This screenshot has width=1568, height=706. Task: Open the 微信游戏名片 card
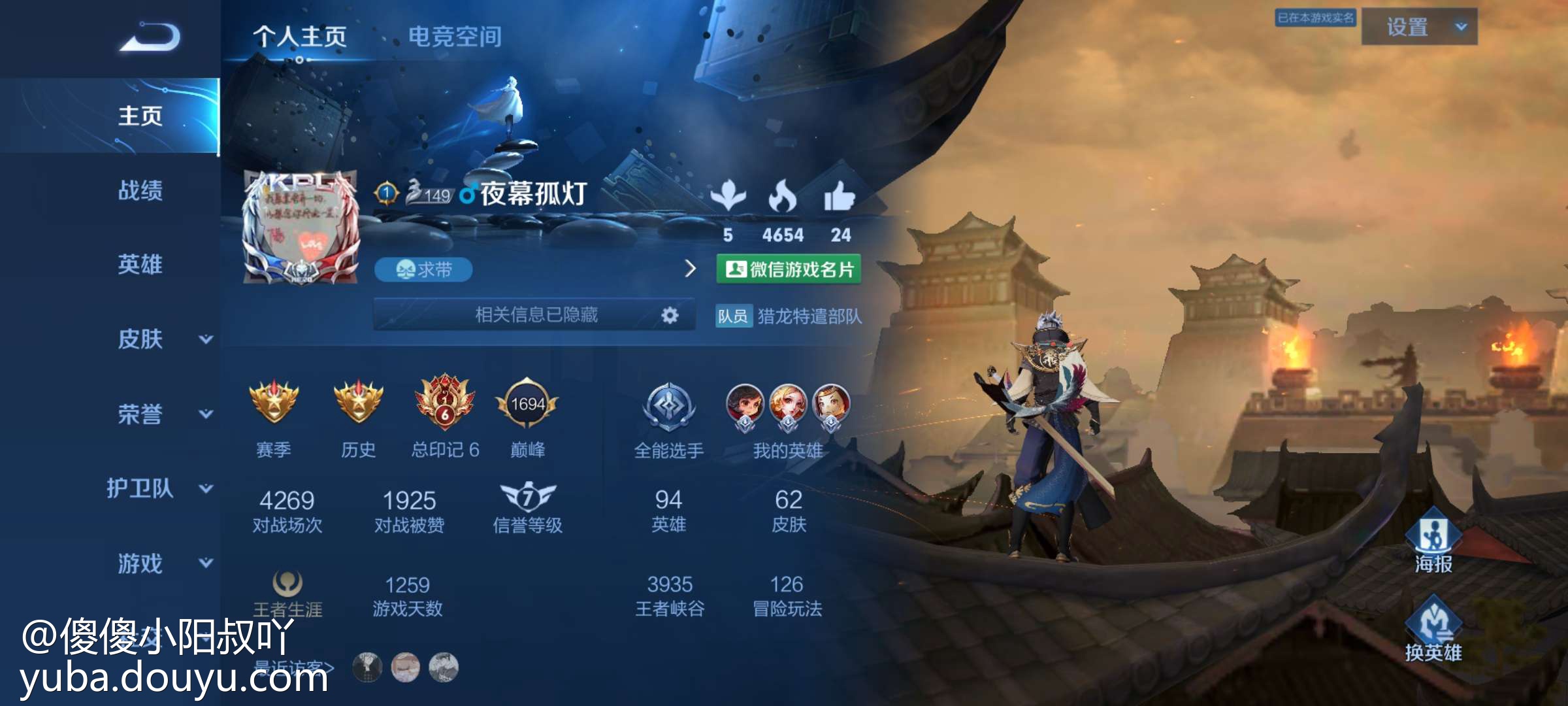click(x=789, y=269)
